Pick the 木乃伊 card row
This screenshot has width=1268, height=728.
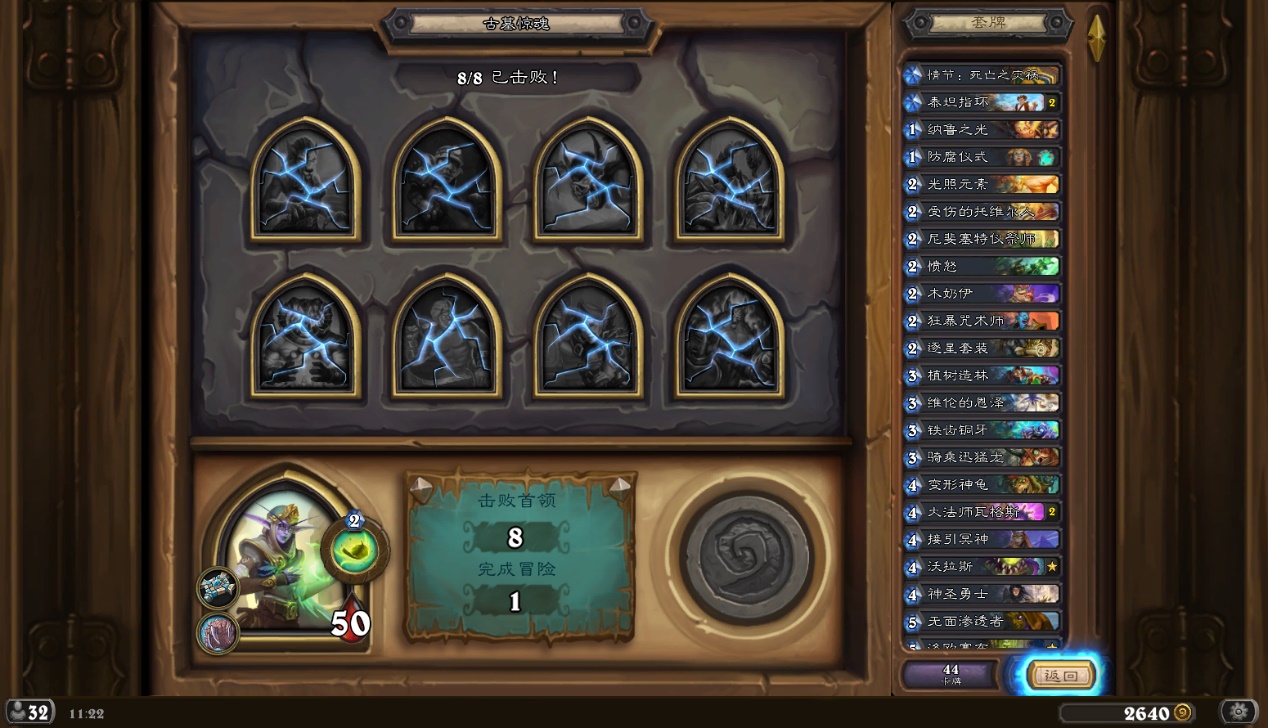(x=981, y=294)
